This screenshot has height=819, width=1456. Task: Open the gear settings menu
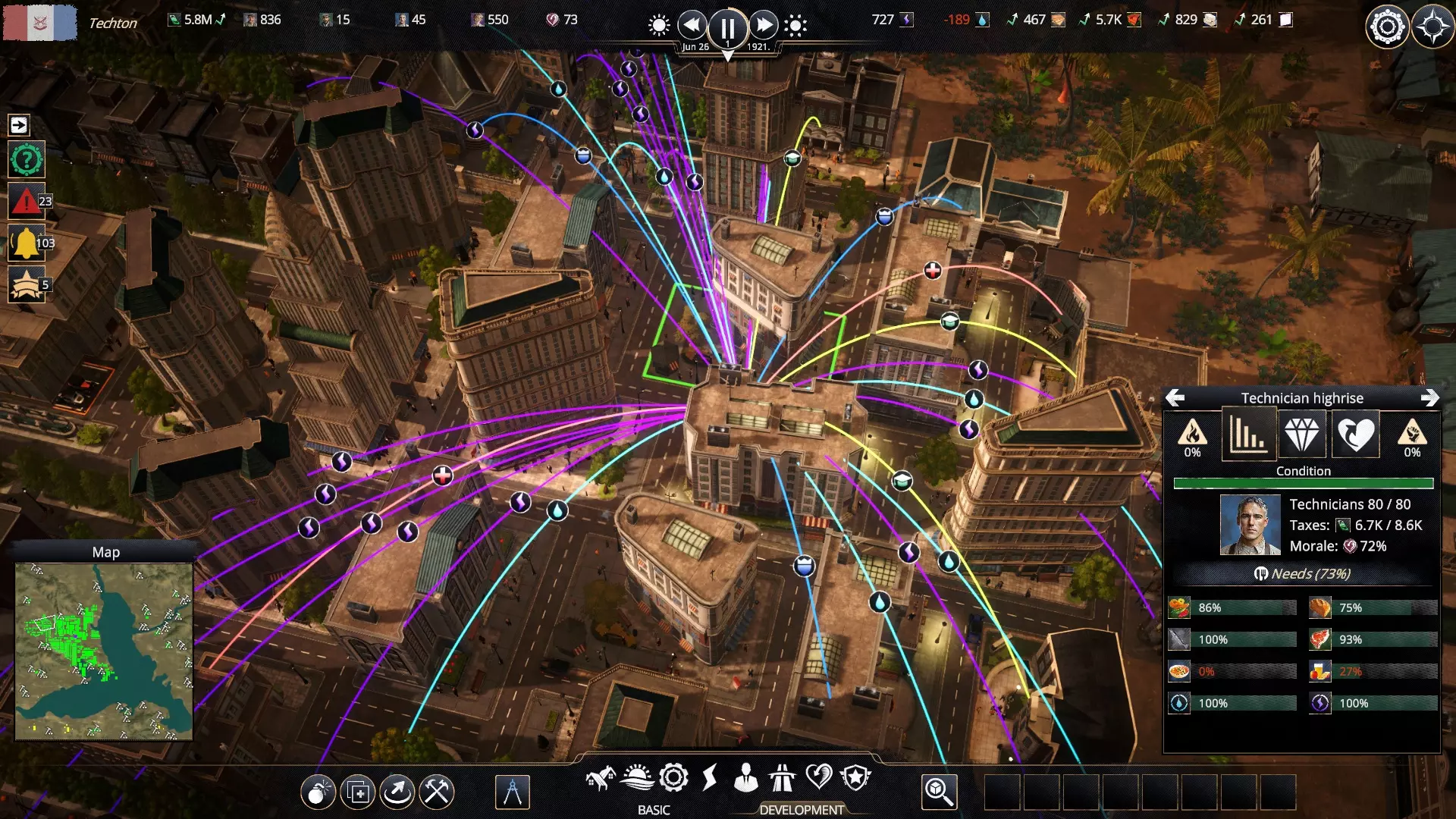[x=1387, y=27]
